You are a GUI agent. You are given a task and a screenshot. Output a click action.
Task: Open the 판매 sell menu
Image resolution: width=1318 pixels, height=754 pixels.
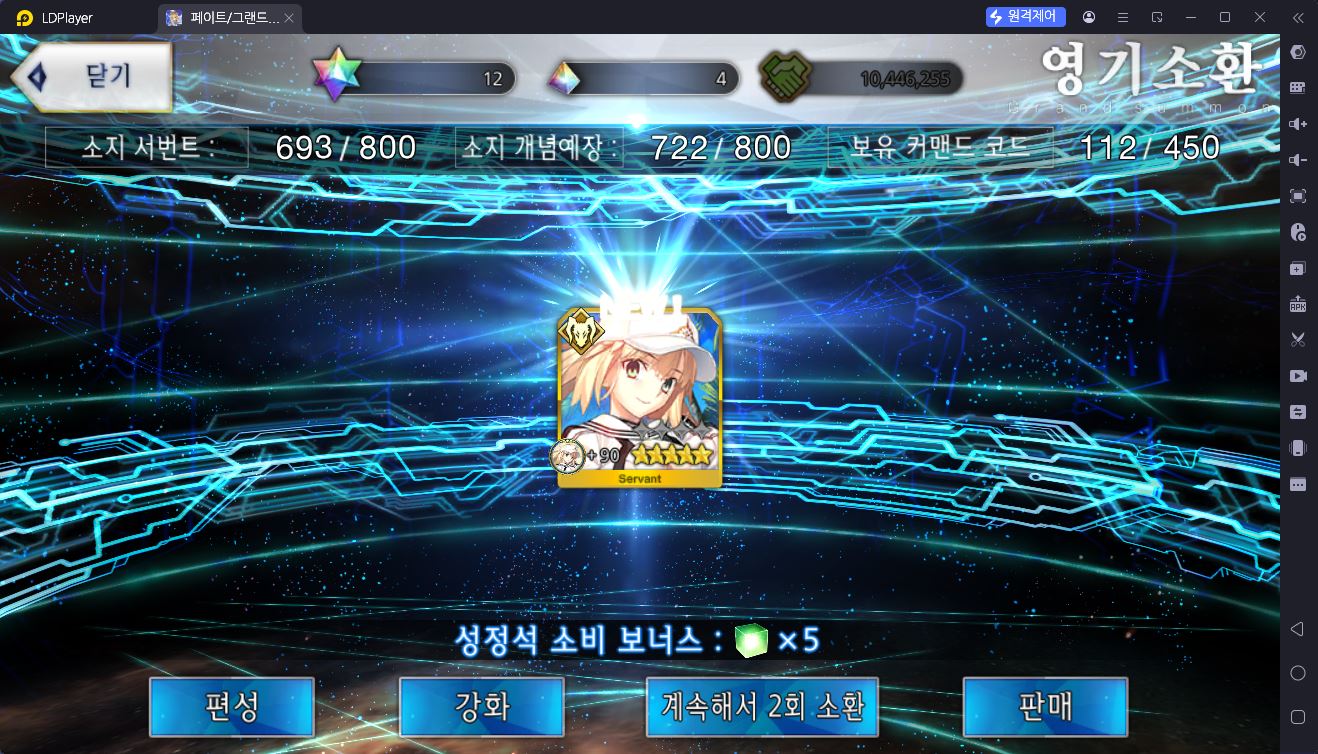1045,707
